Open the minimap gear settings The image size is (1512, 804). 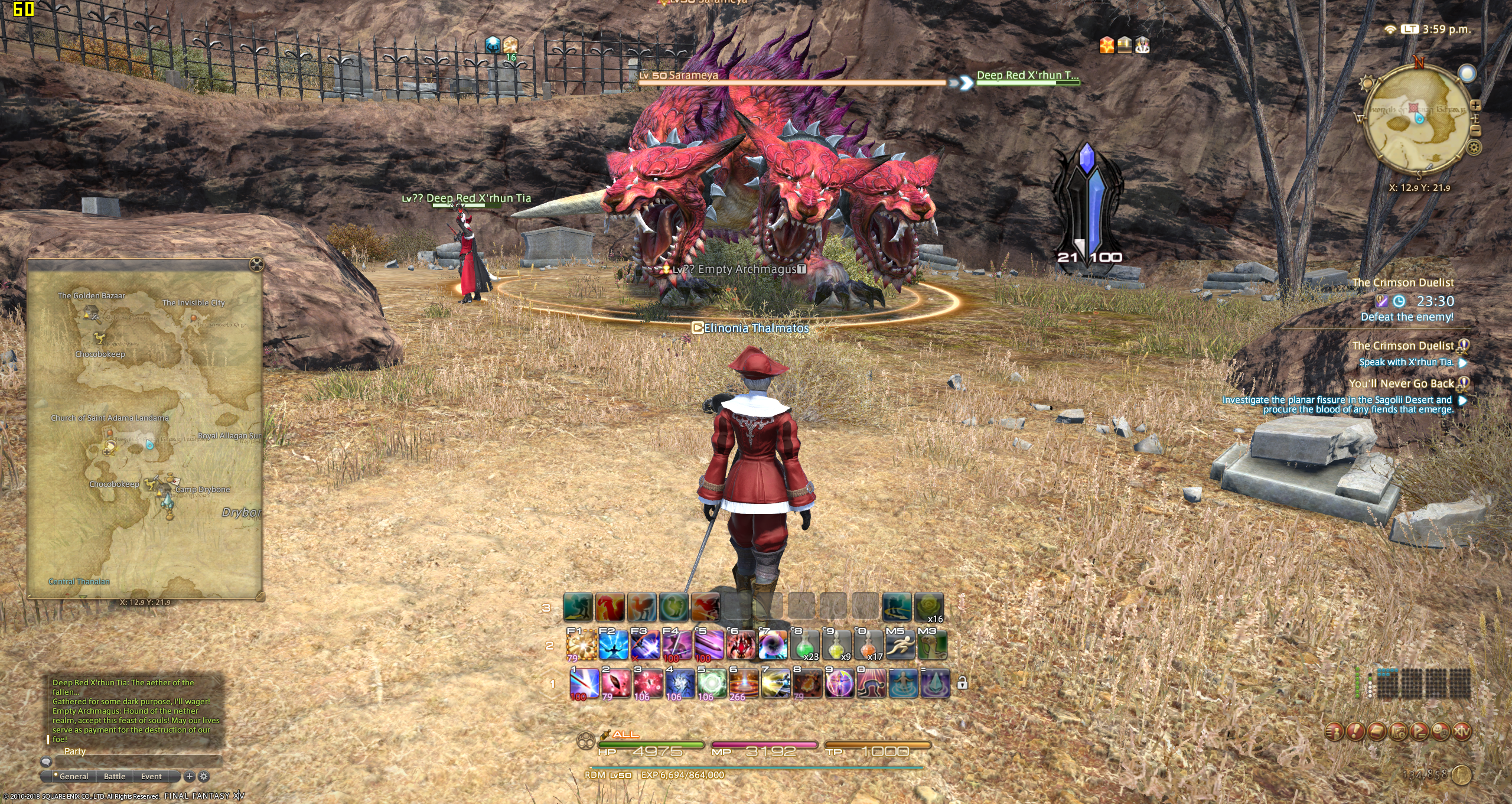point(1474,148)
